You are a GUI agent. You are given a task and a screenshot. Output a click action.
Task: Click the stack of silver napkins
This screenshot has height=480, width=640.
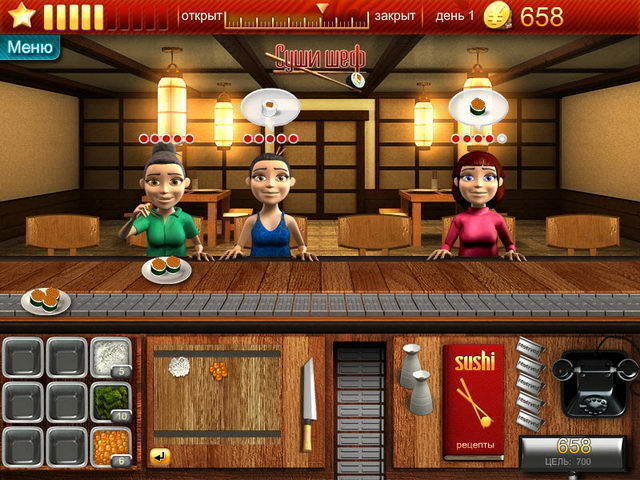pyautogui.click(x=529, y=382)
